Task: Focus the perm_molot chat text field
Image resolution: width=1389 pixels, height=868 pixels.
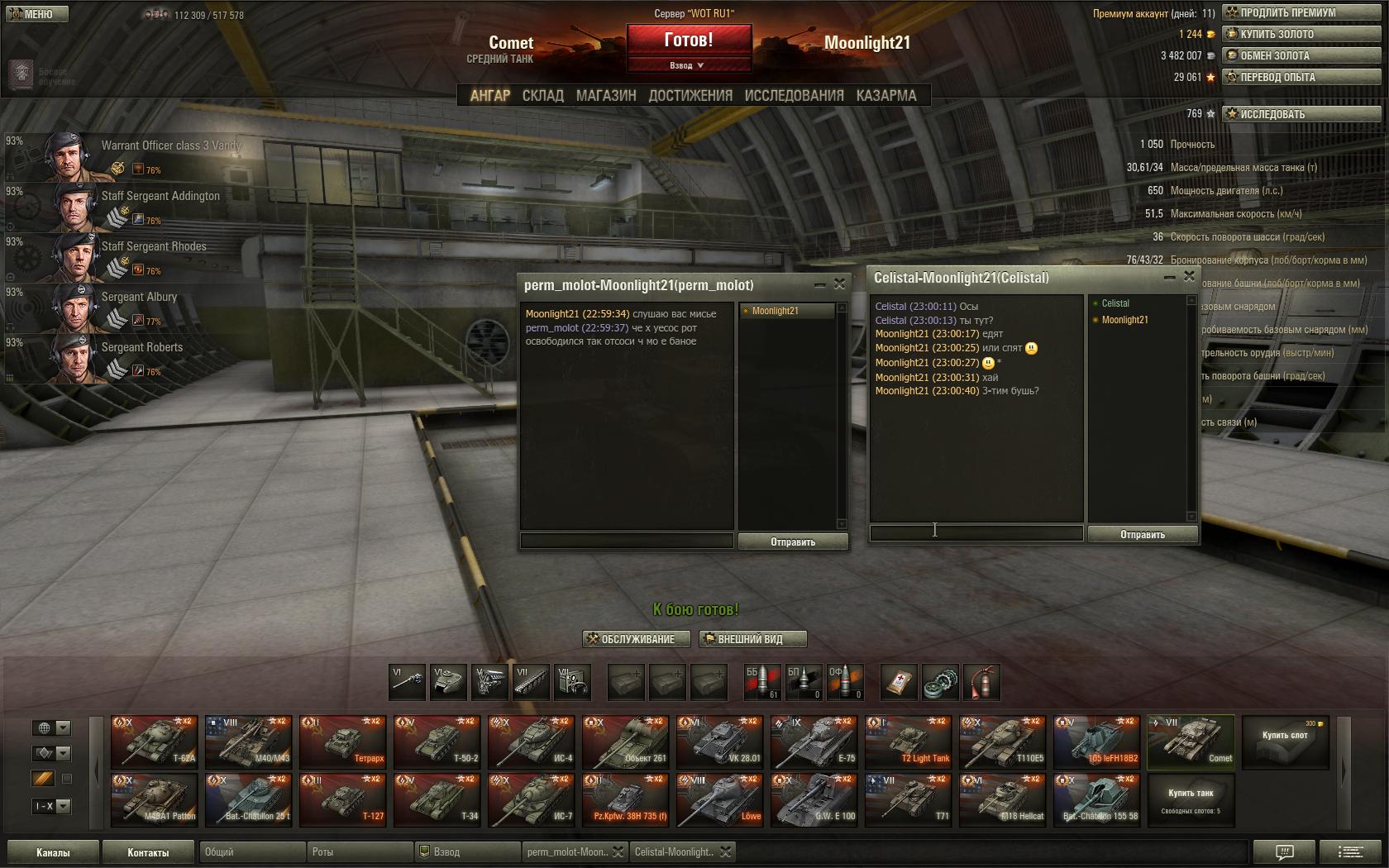Action: 626,541
